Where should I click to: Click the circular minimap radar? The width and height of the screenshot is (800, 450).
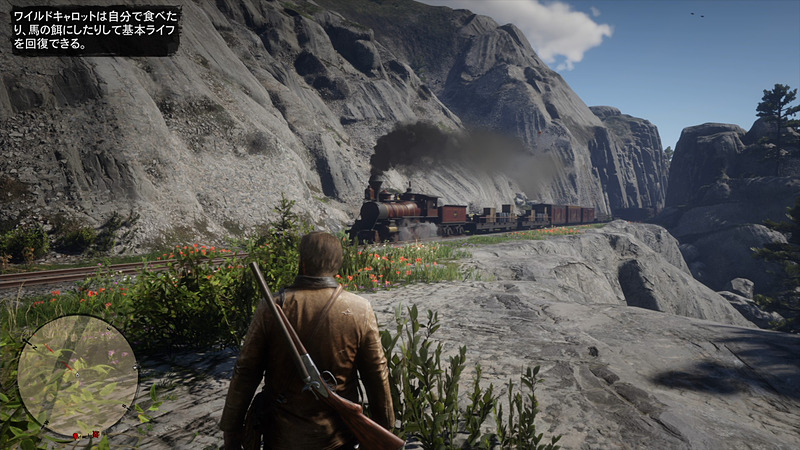point(77,375)
